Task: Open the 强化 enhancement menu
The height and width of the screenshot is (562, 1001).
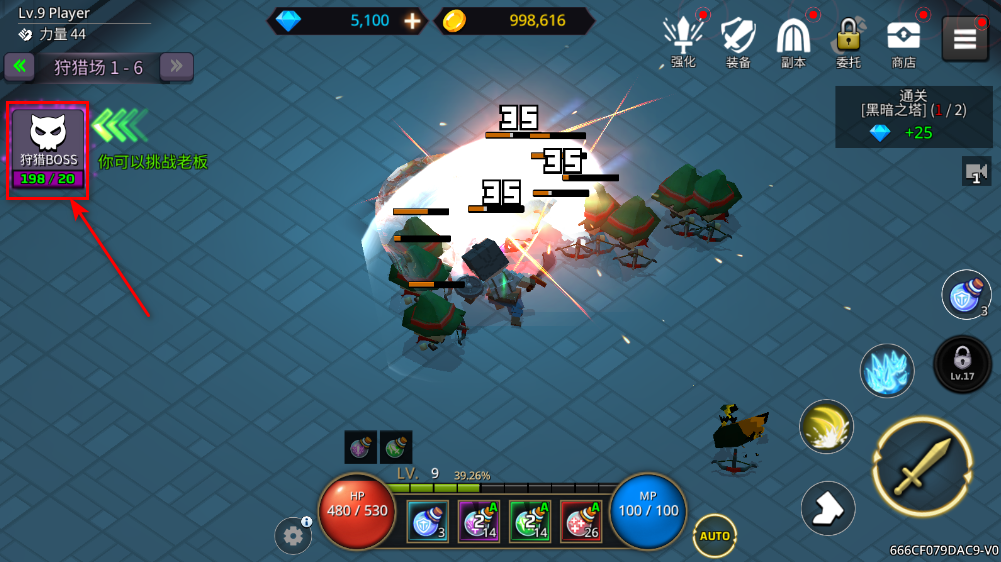Action: click(x=683, y=40)
